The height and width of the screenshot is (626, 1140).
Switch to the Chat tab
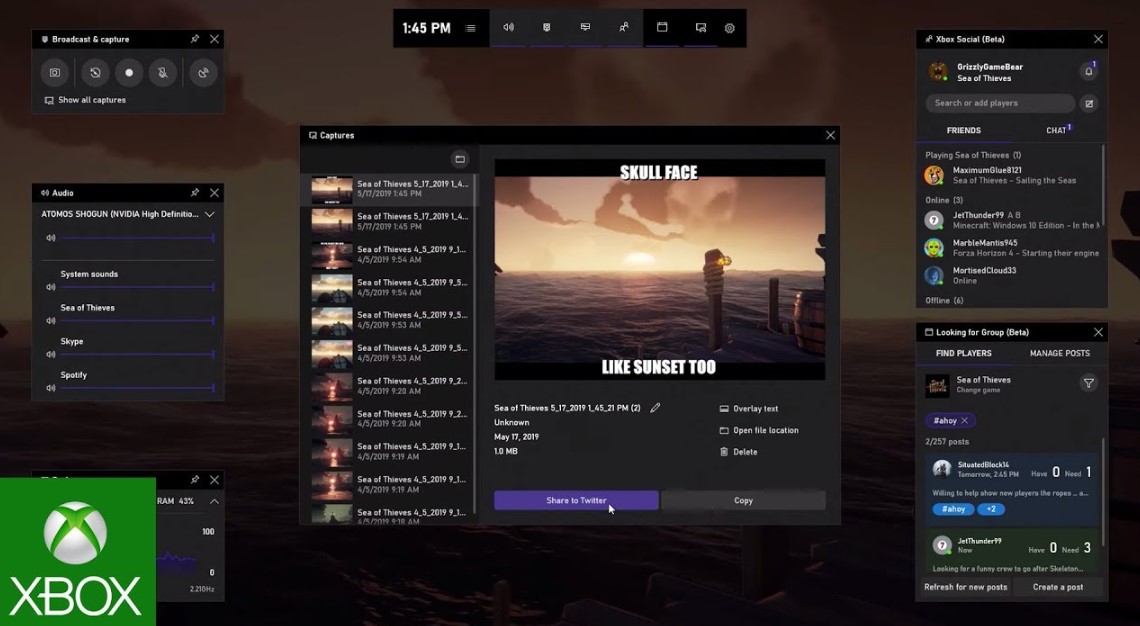tap(1056, 130)
